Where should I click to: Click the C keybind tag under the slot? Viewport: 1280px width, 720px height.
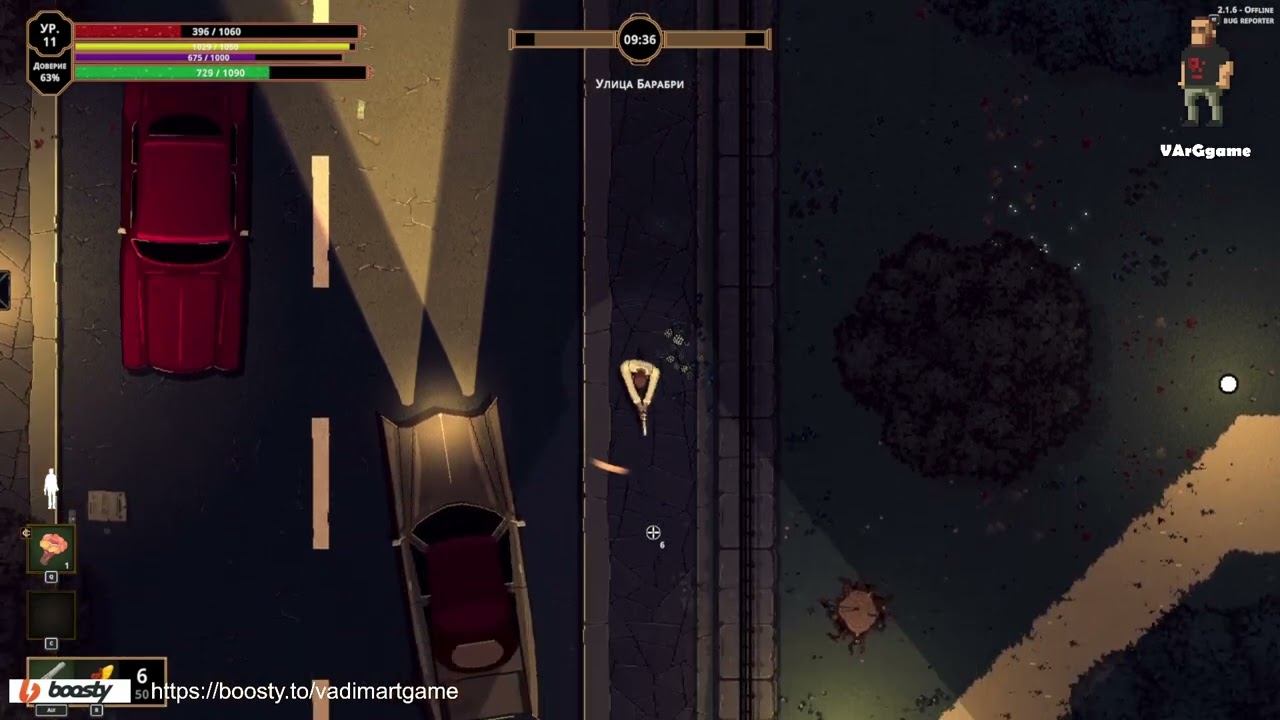(50, 642)
